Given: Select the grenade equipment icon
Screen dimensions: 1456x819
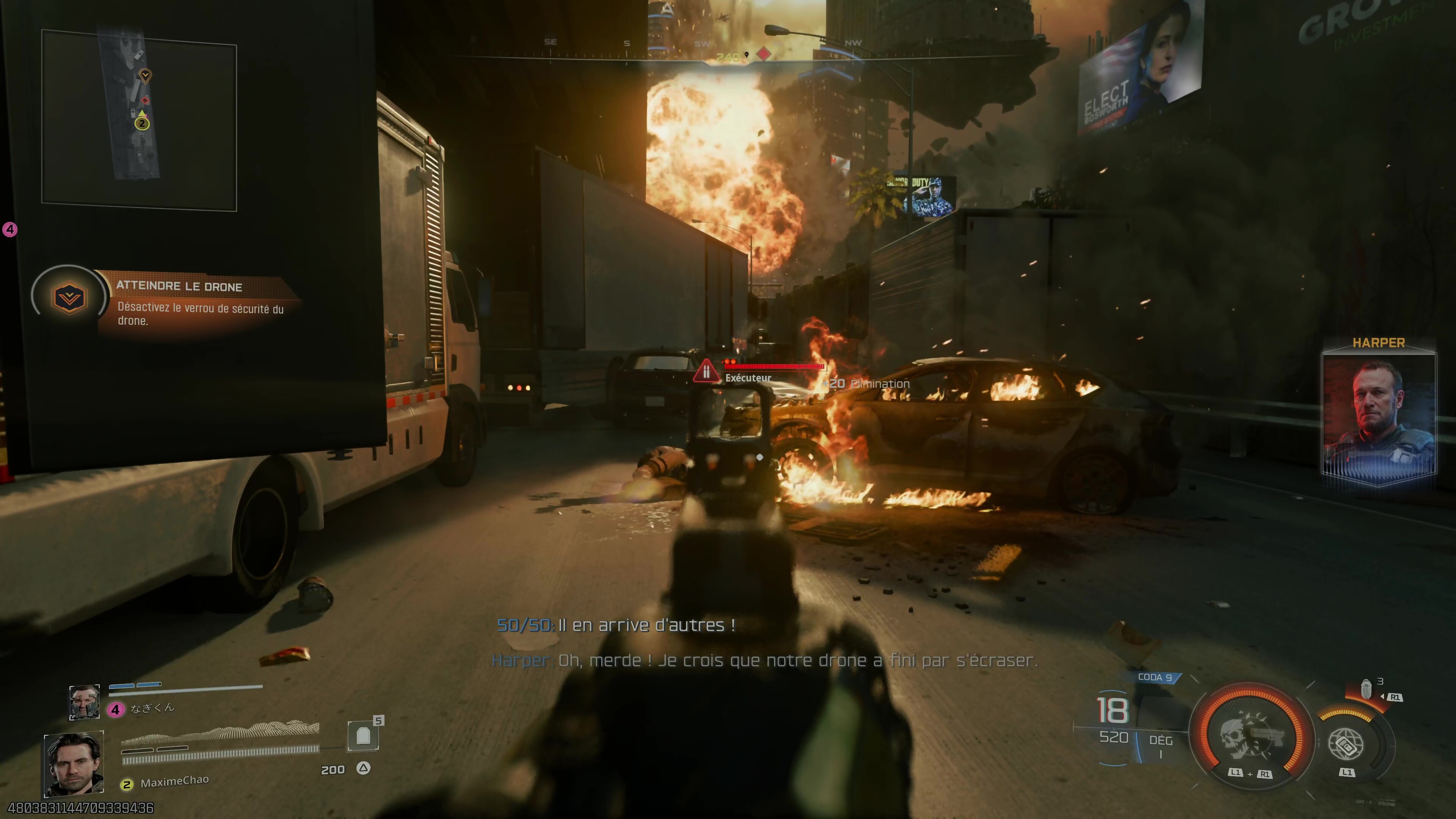Looking at the screenshot, I should [1366, 689].
